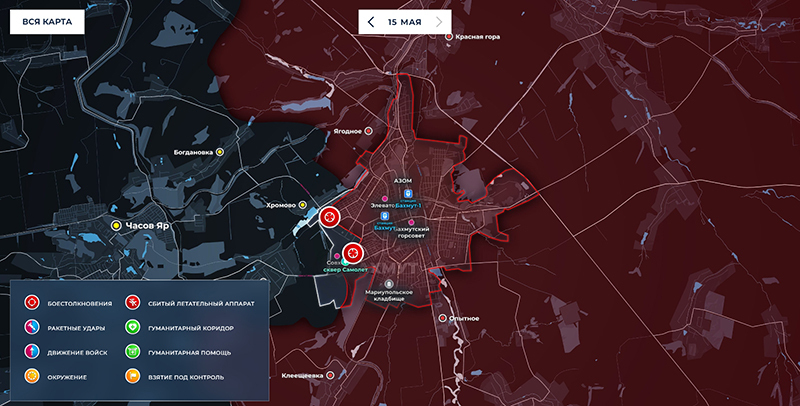Select the АЗОМ map marker
The width and height of the screenshot is (800, 406).
(x=407, y=191)
